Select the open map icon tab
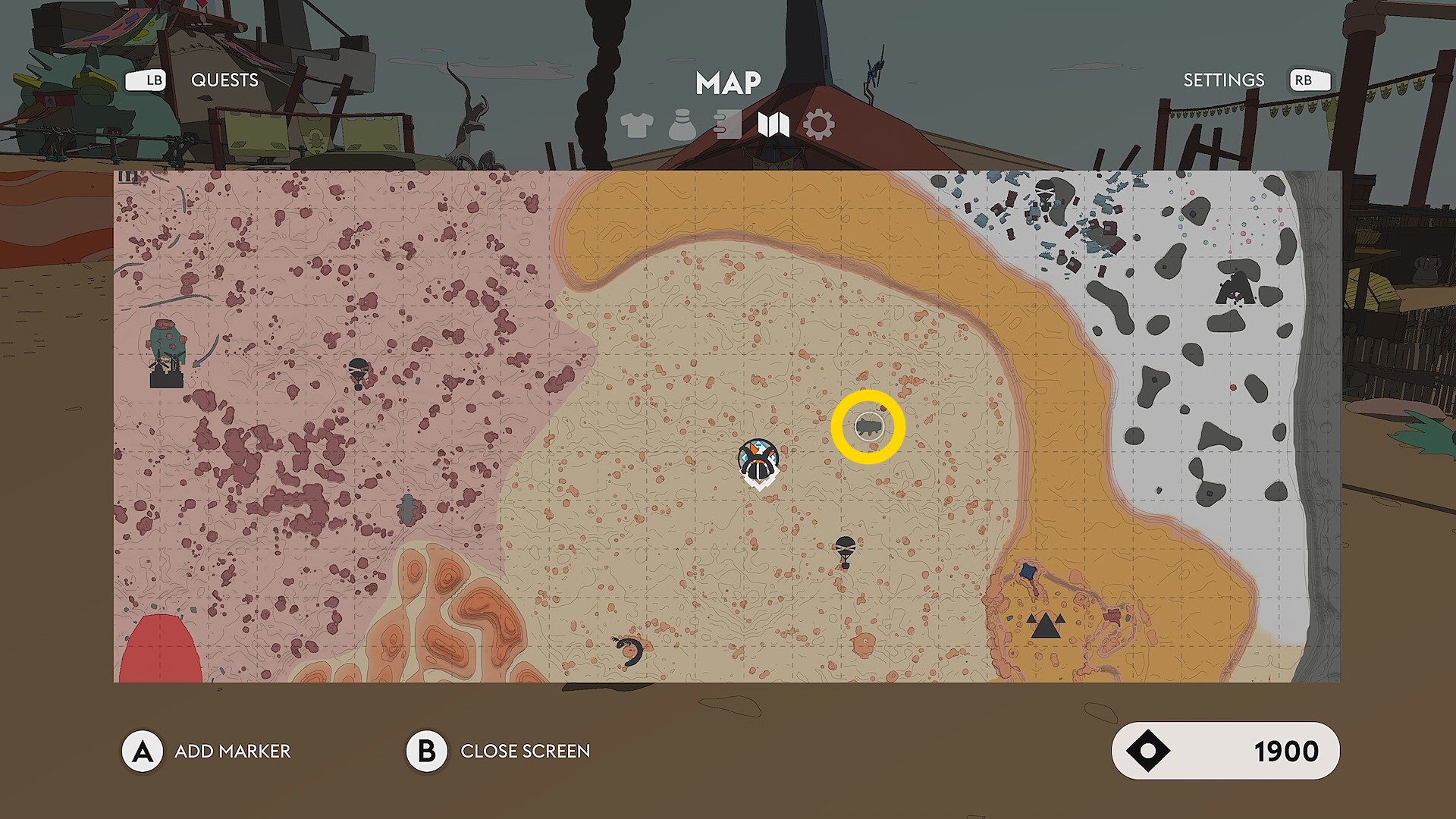Screen dimensions: 1456x819 tap(773, 125)
